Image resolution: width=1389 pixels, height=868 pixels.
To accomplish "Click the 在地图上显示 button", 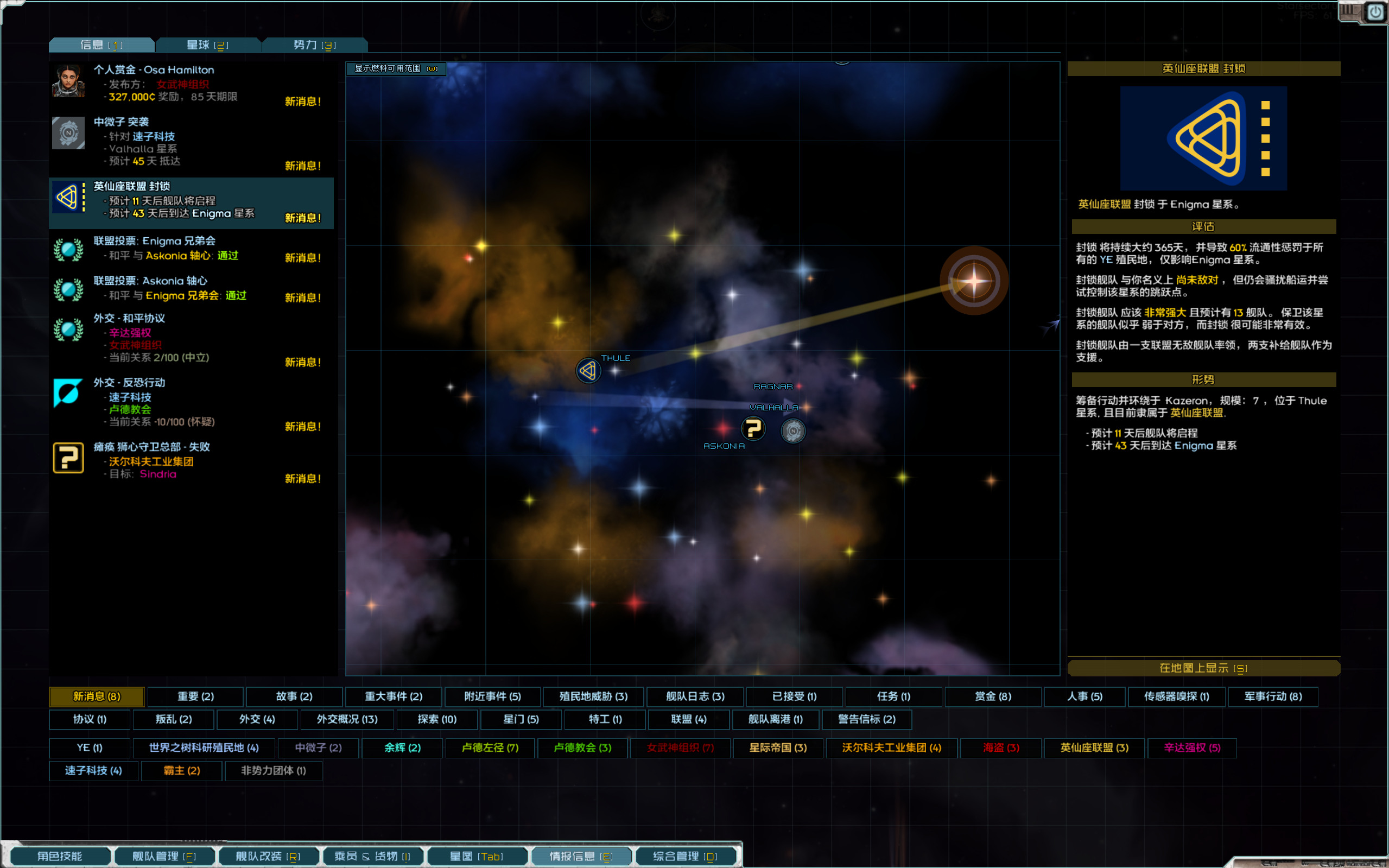I will [1203, 668].
